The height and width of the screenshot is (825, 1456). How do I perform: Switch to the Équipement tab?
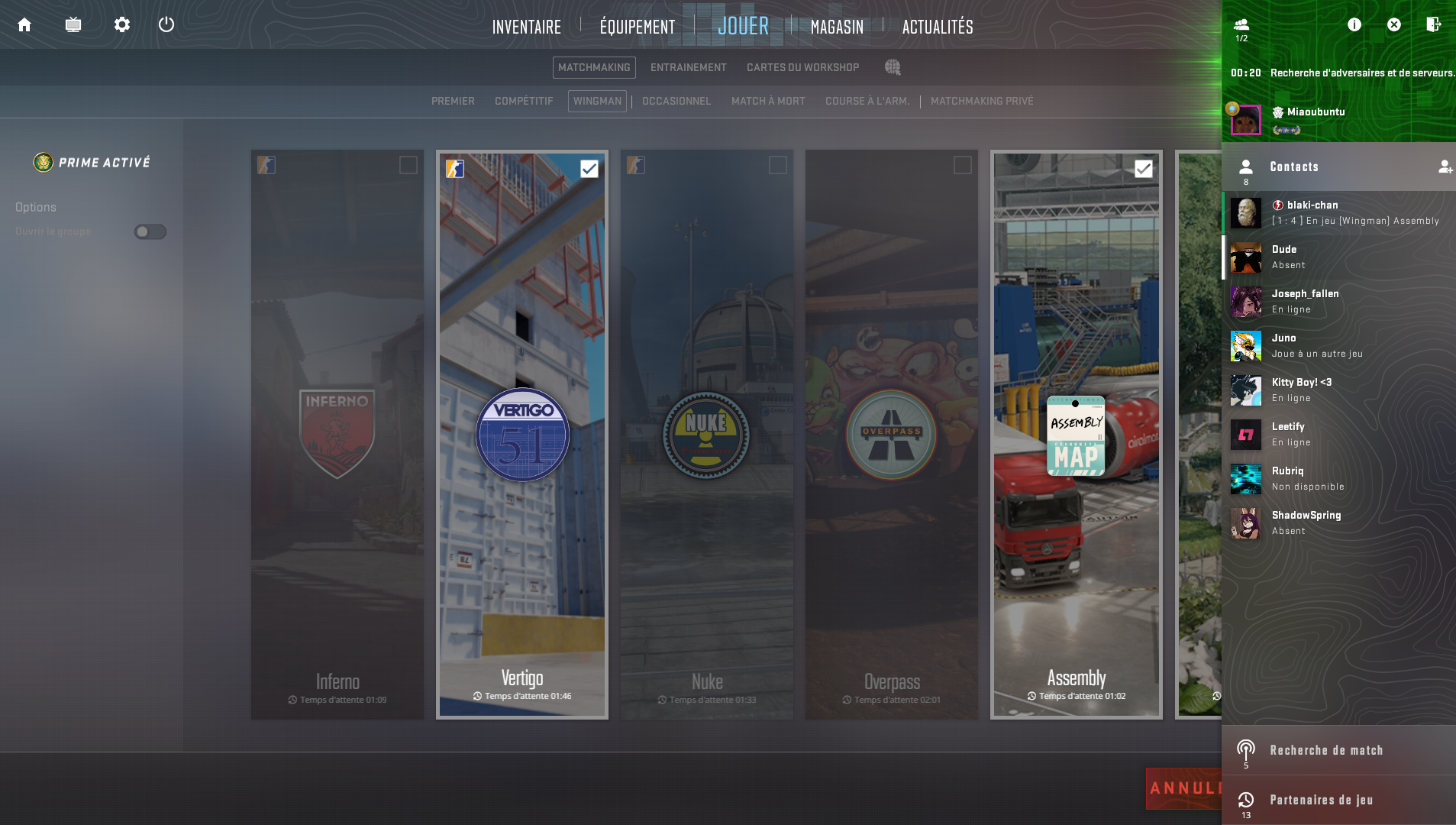[638, 27]
